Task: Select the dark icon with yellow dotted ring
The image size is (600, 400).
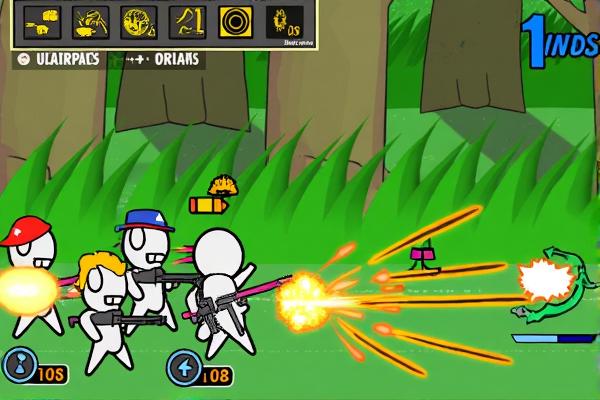Action: point(286,22)
